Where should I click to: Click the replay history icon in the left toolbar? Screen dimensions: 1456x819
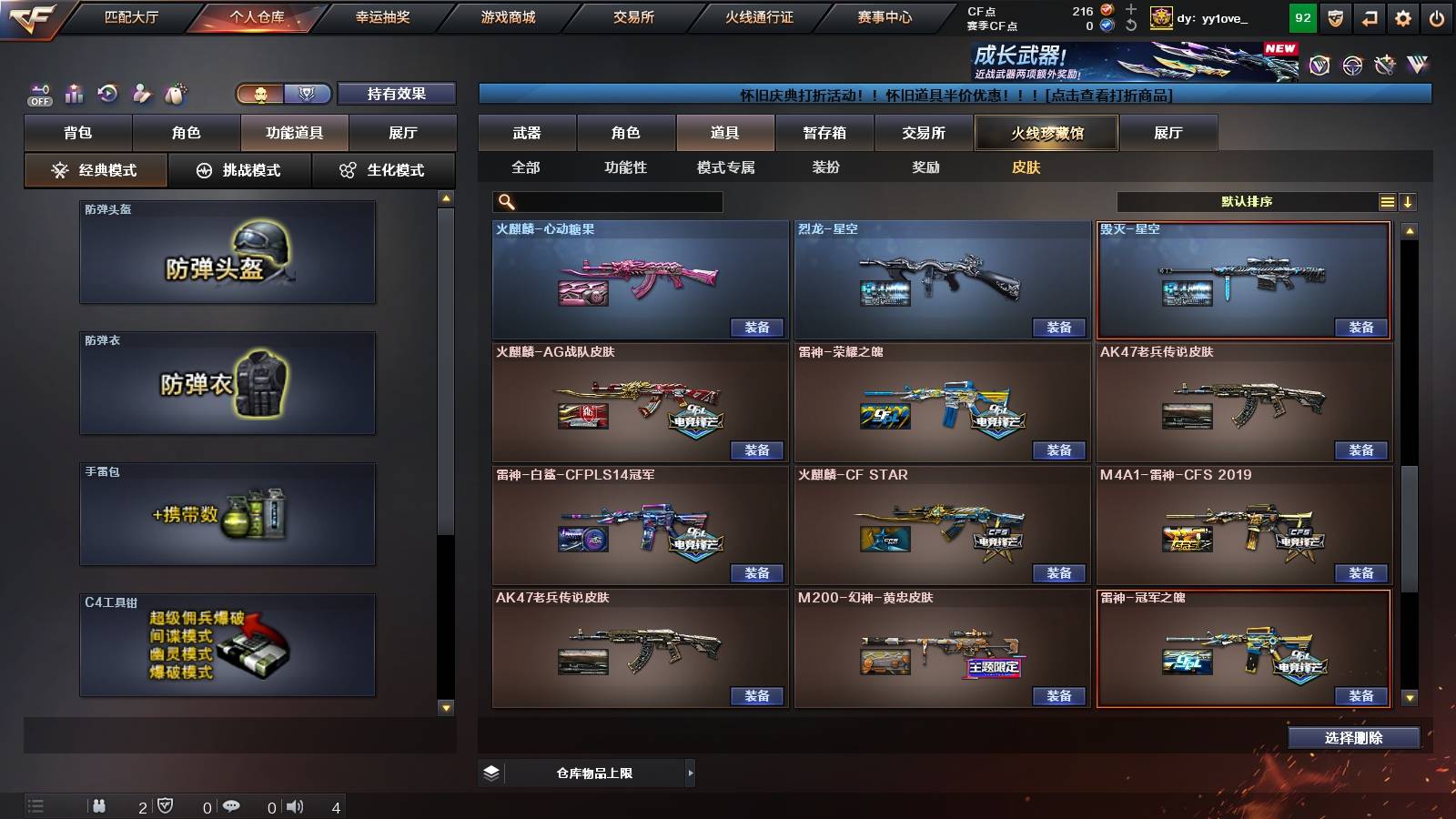pyautogui.click(x=108, y=92)
